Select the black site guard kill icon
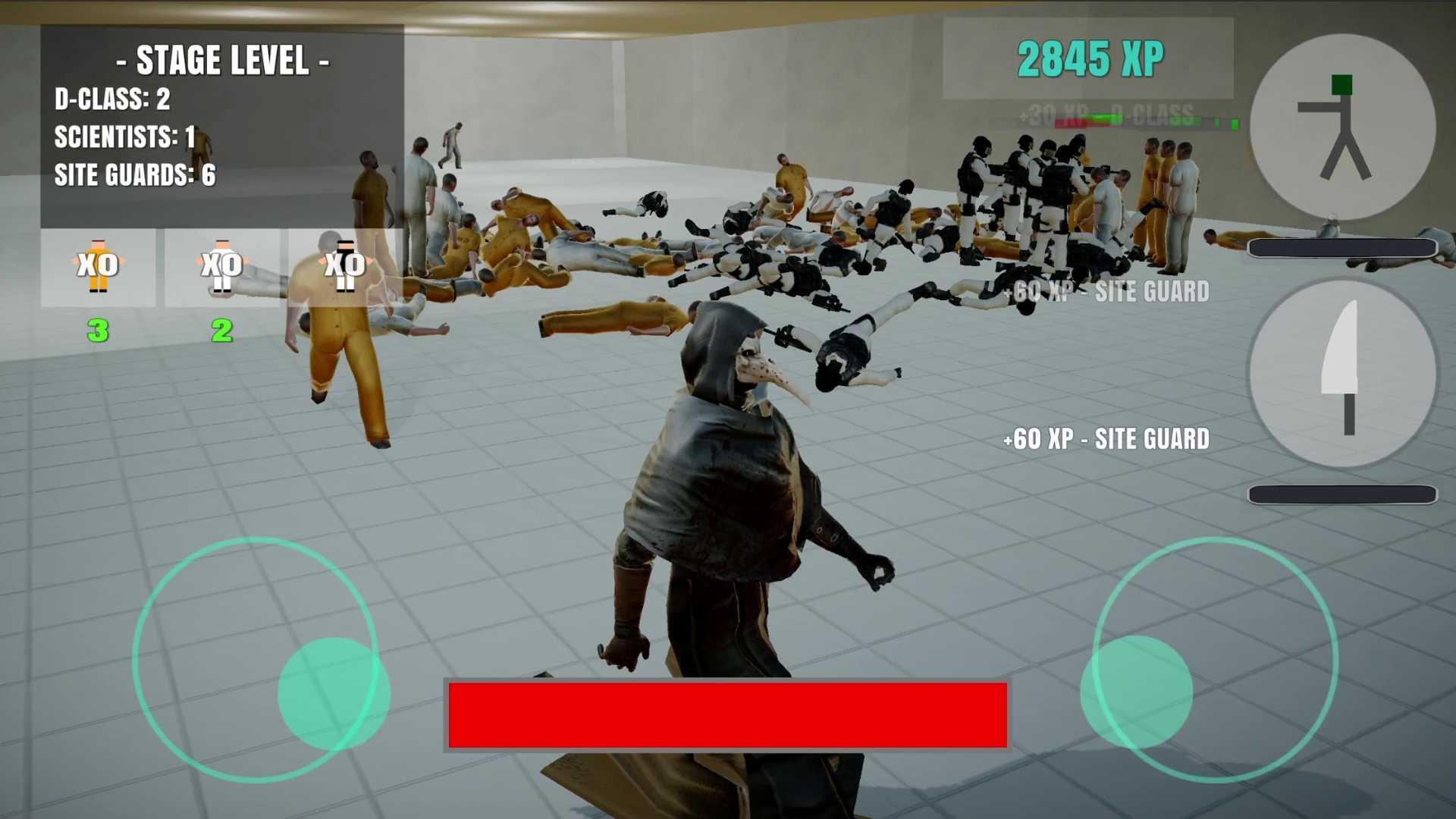 pos(345,267)
